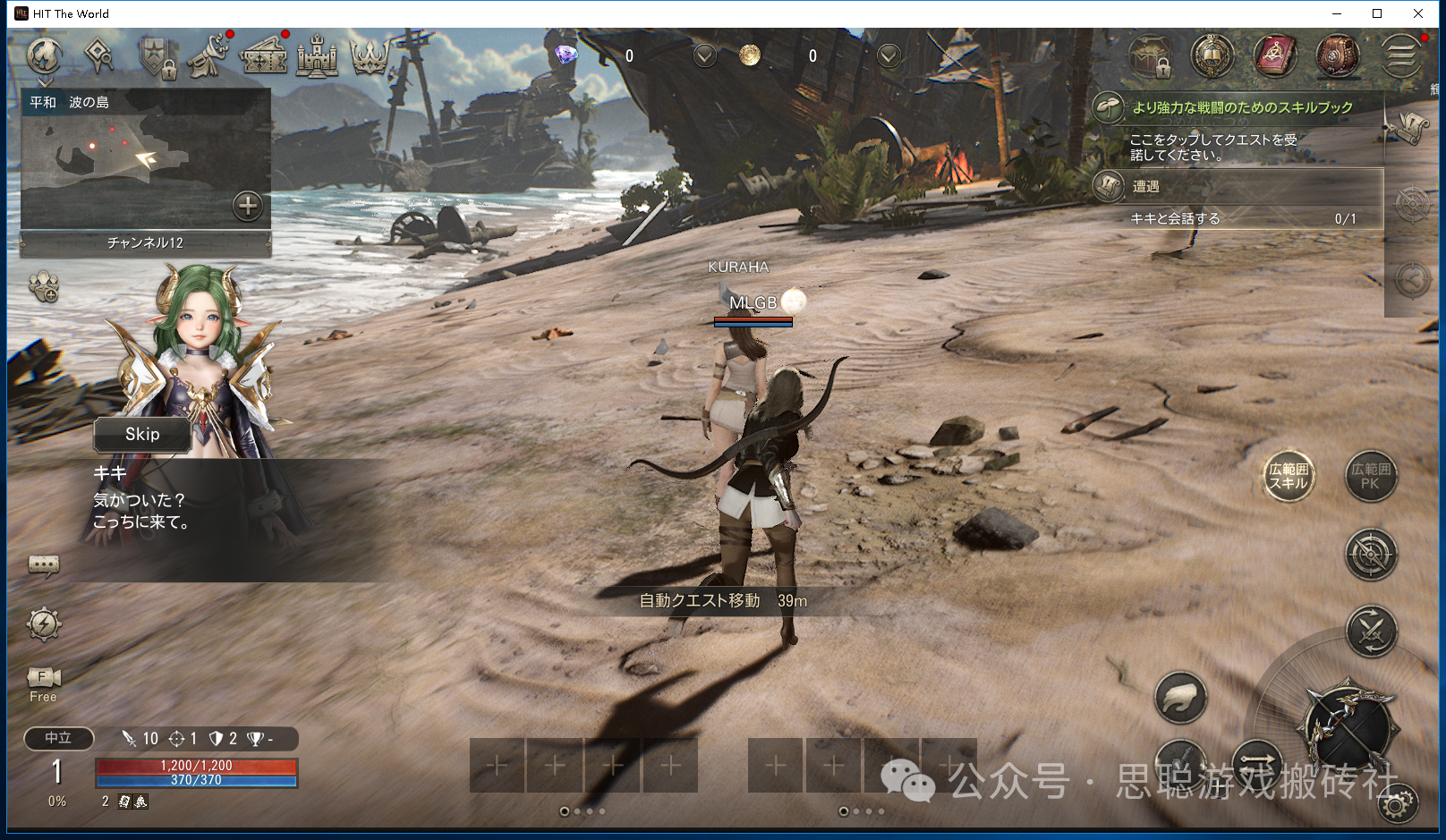Open the castle icon in top bar
The width and height of the screenshot is (1446, 840).
(x=317, y=56)
